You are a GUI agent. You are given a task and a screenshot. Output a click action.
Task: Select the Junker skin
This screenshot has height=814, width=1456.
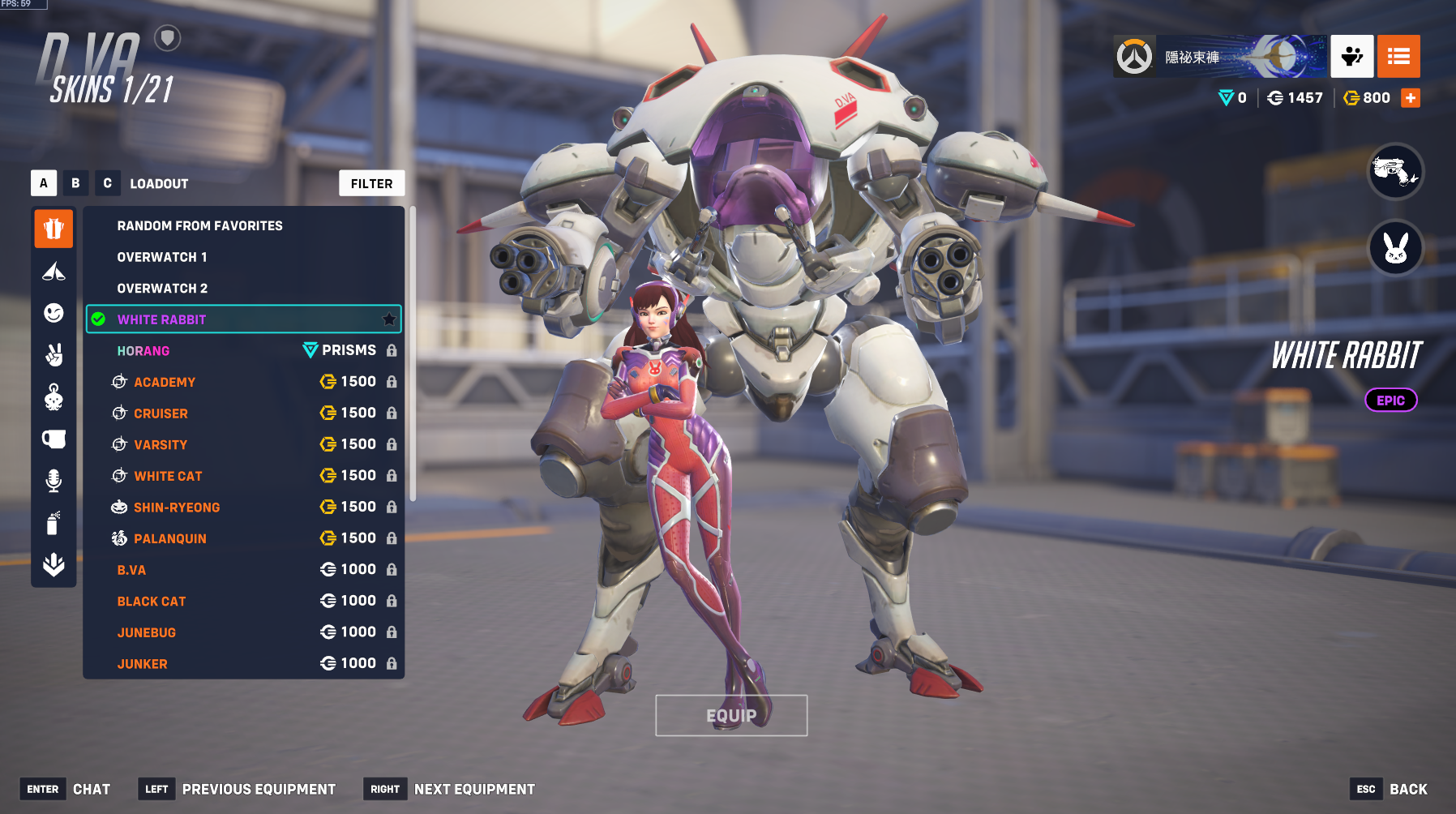click(142, 664)
